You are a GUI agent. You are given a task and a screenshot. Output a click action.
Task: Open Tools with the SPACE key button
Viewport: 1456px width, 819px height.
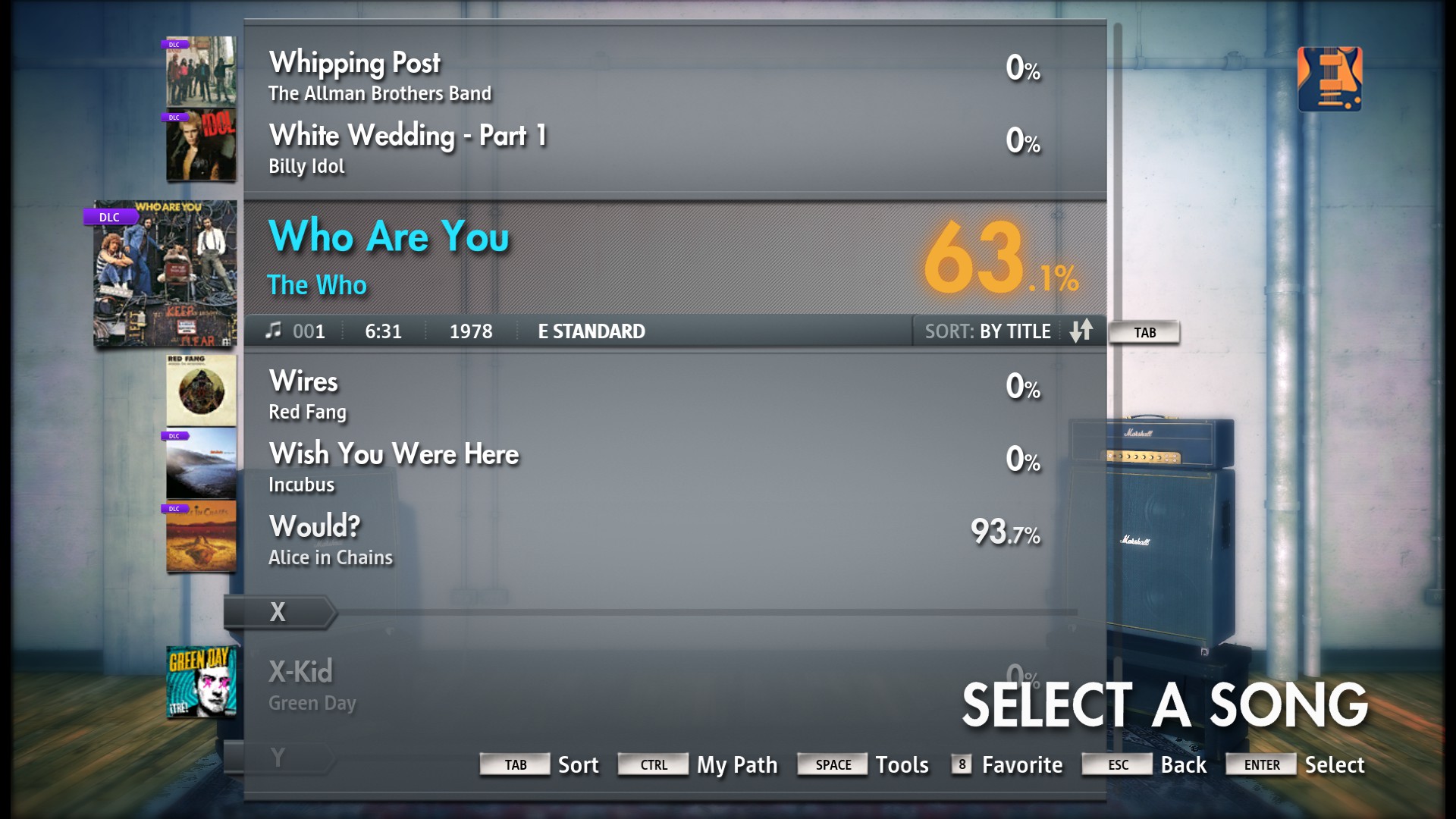832,764
